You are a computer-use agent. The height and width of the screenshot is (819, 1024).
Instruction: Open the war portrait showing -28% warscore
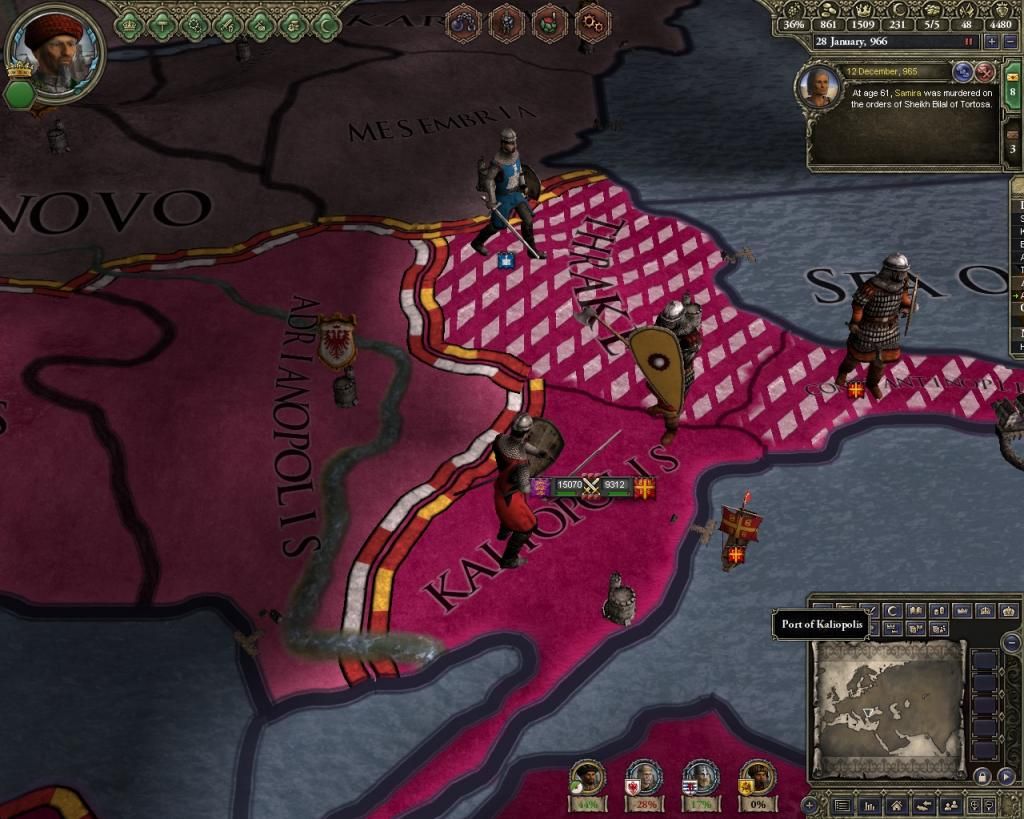(645, 779)
